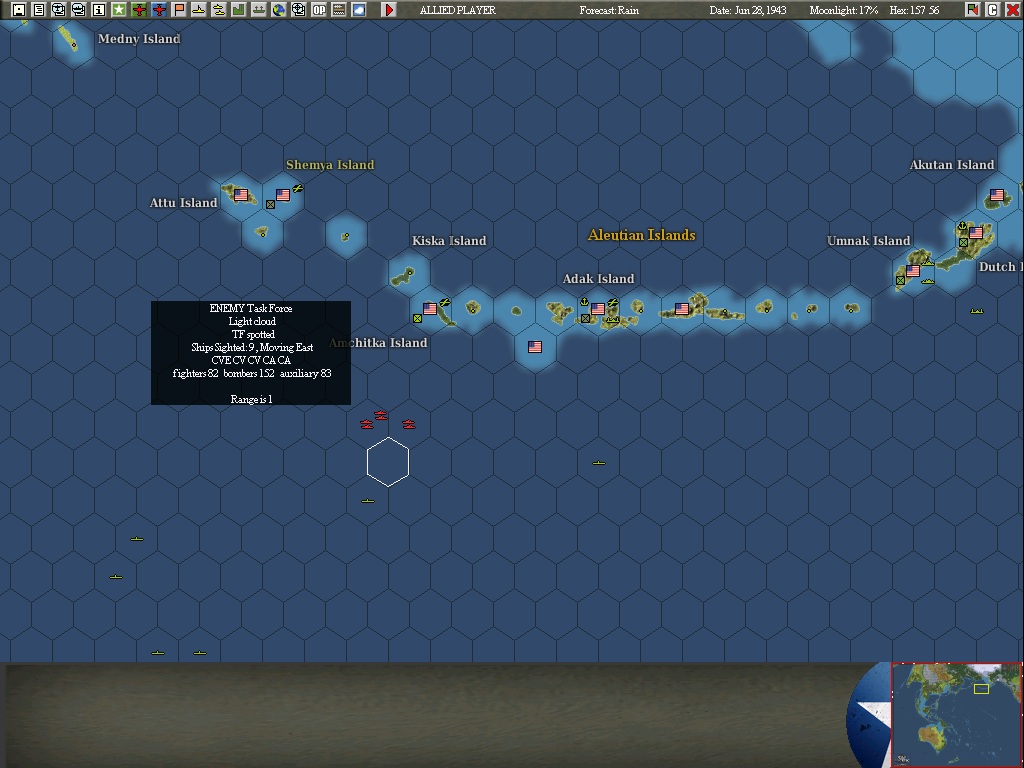The width and height of the screenshot is (1024, 768).
Task: Click the OP toolbar button
Action: [319, 10]
